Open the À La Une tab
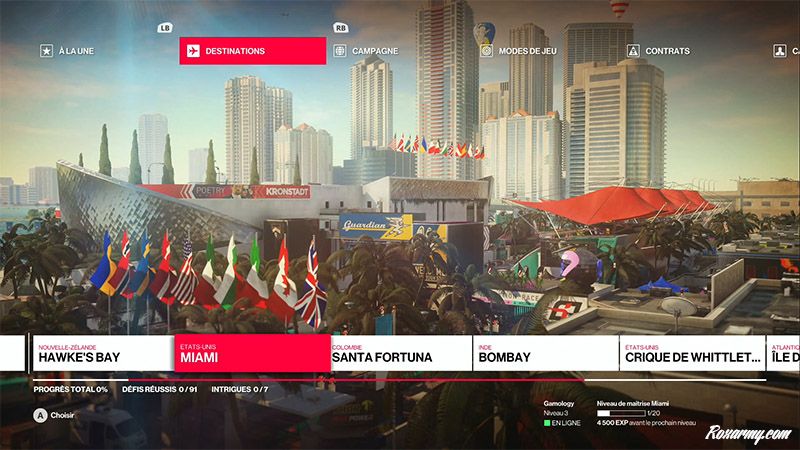The width and height of the screenshot is (800, 450). click(x=75, y=51)
